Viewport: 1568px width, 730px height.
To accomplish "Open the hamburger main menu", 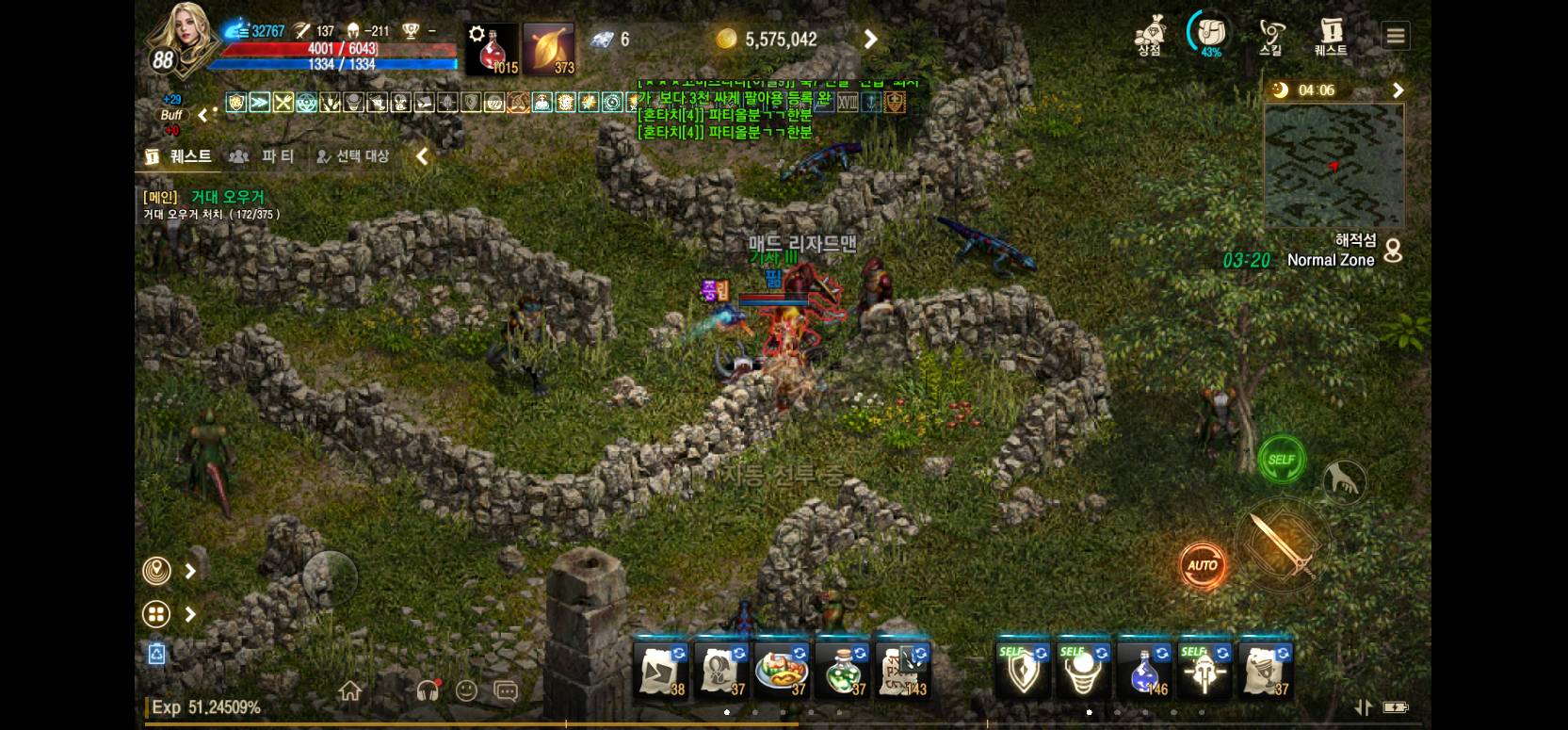I will coord(1396,37).
